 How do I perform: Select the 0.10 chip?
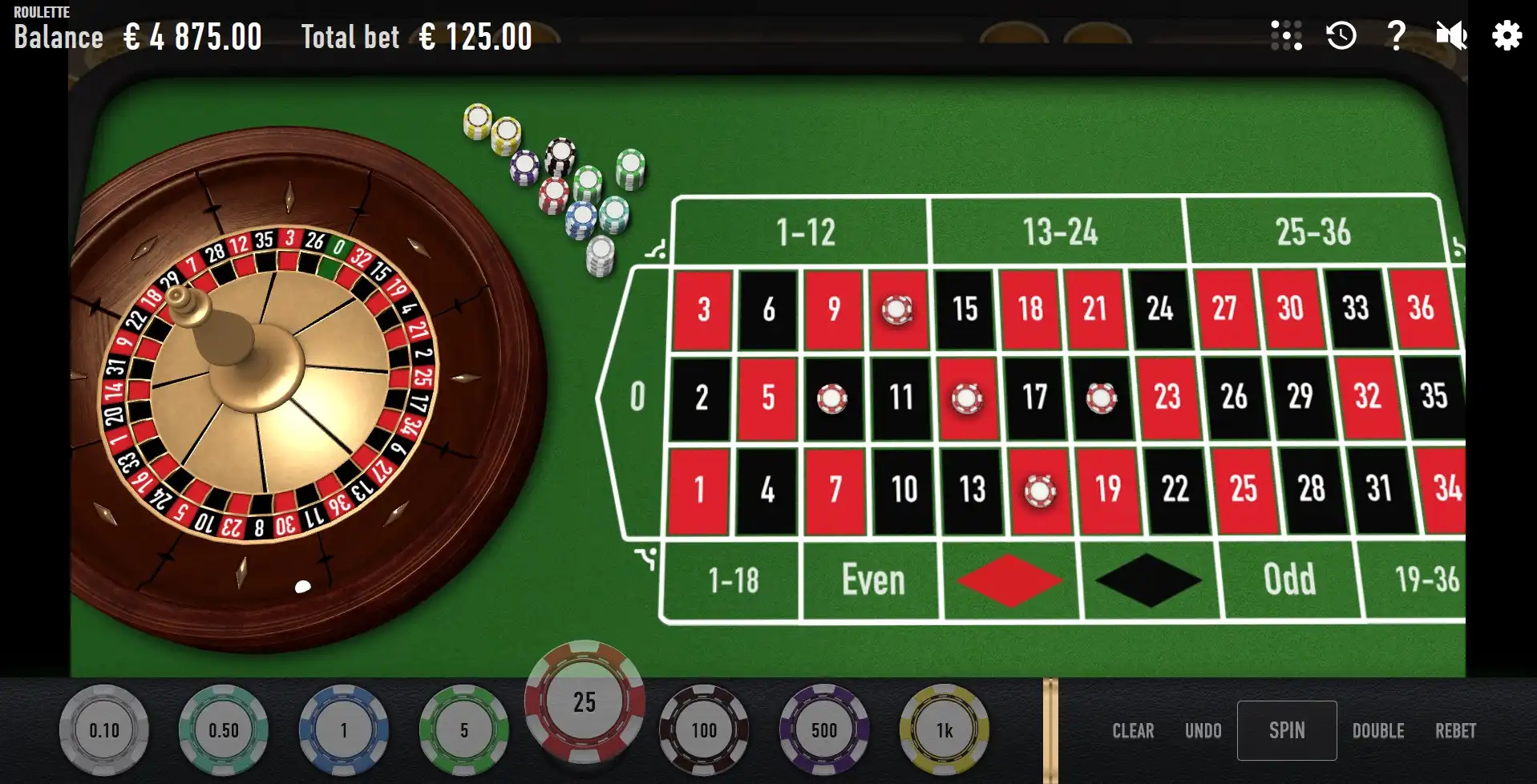click(x=104, y=730)
